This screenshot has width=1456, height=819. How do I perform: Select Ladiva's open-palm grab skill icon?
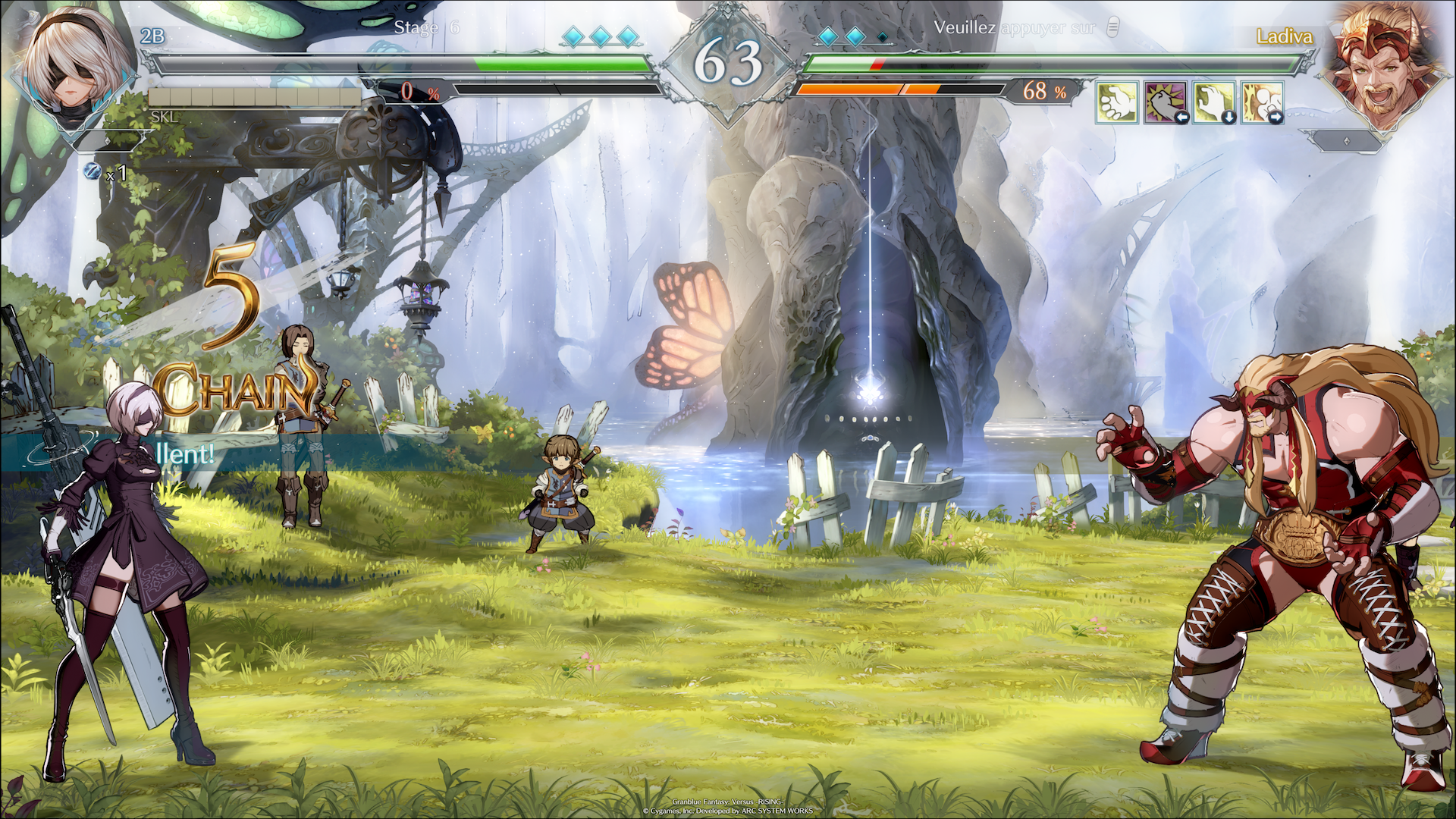click(x=1116, y=102)
